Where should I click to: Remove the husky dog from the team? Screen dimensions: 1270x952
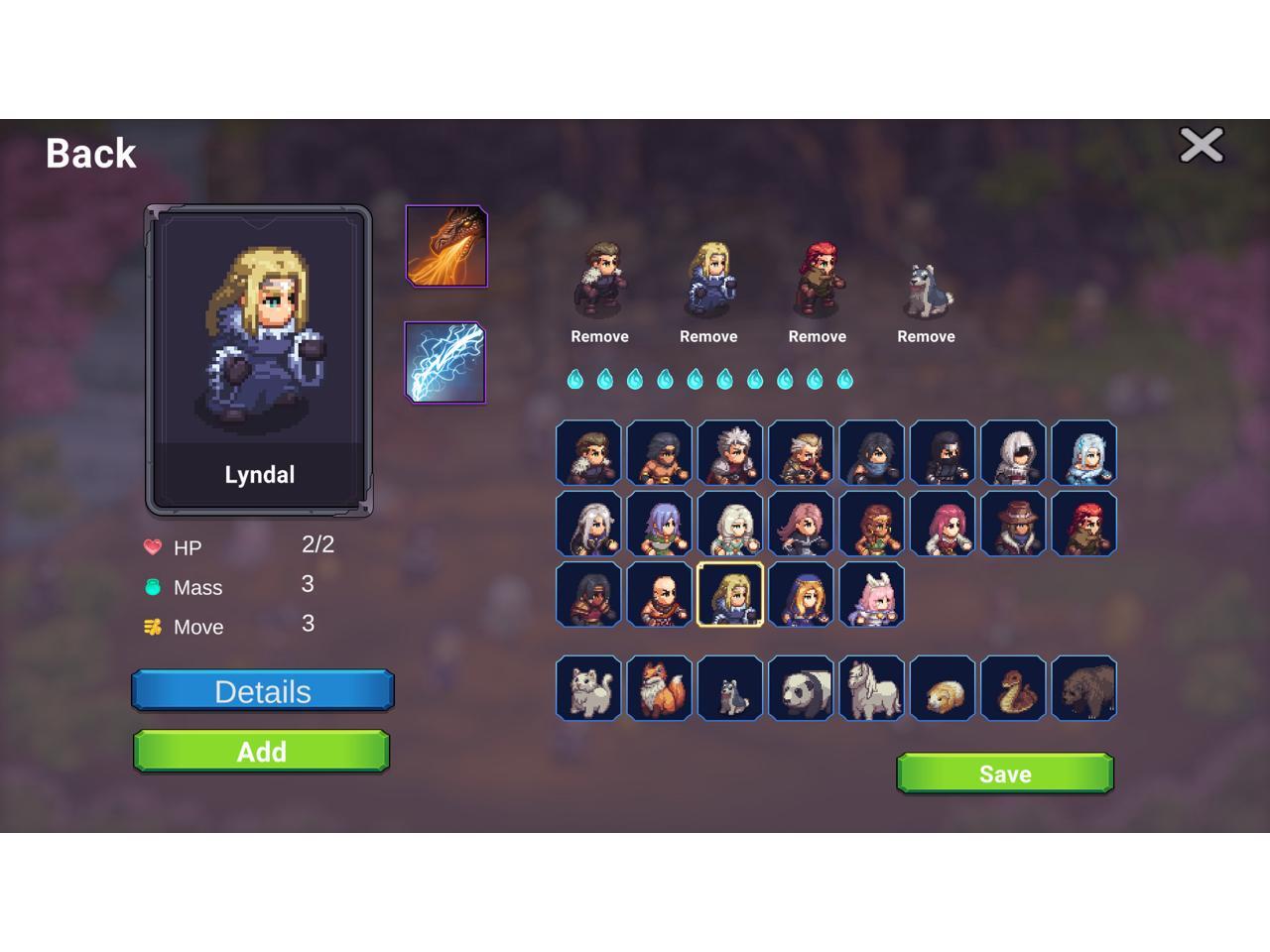pyautogui.click(x=926, y=336)
